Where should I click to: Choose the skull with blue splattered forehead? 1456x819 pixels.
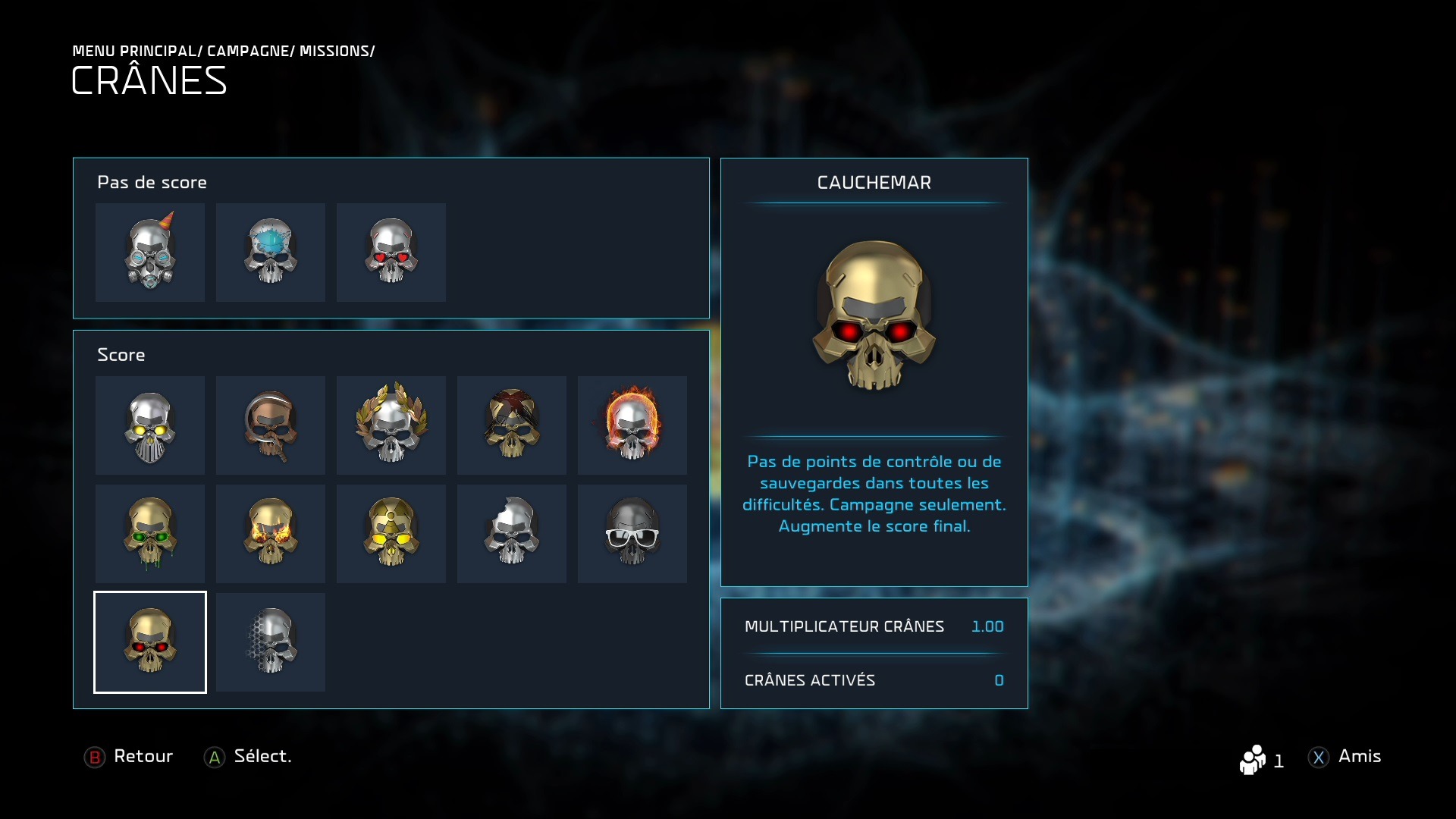271,253
